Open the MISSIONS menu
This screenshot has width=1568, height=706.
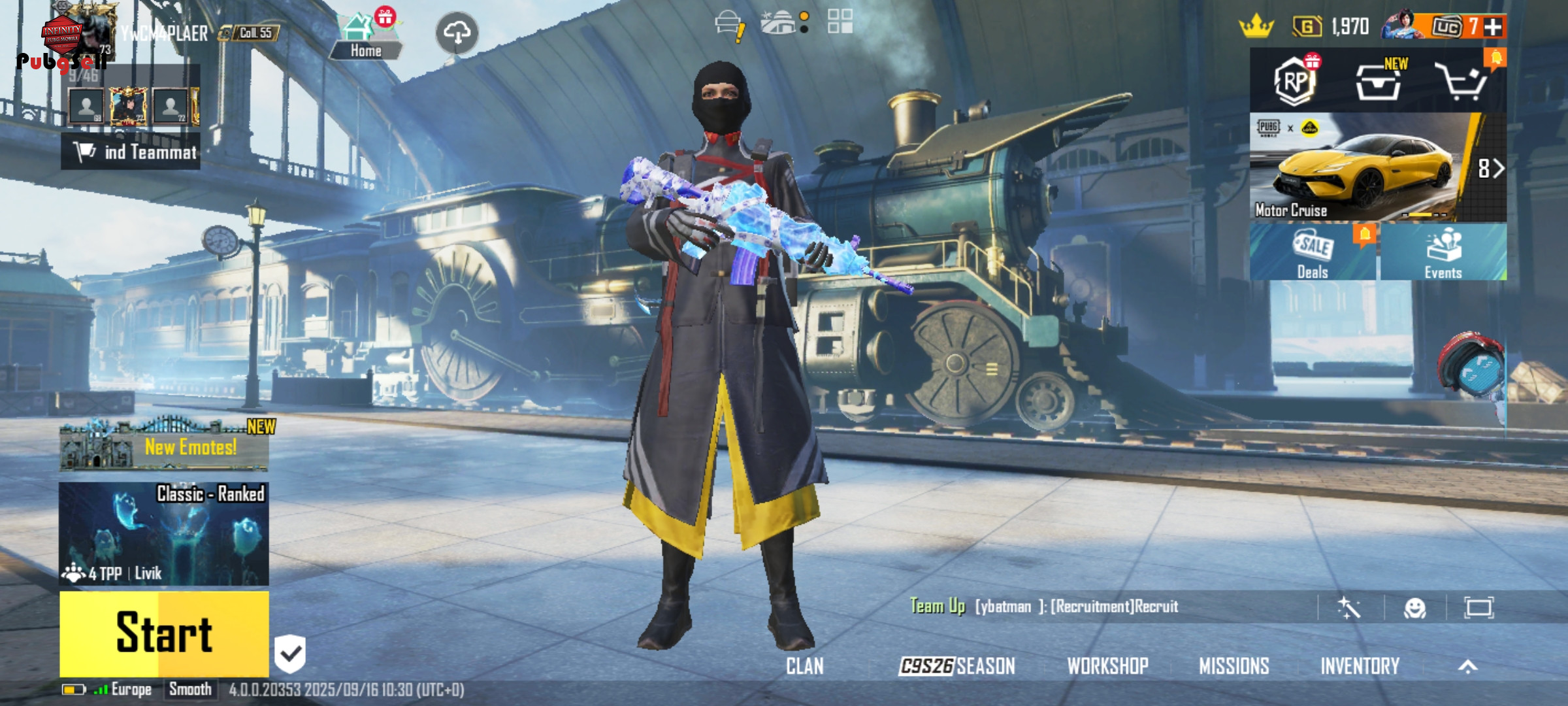(x=1233, y=666)
